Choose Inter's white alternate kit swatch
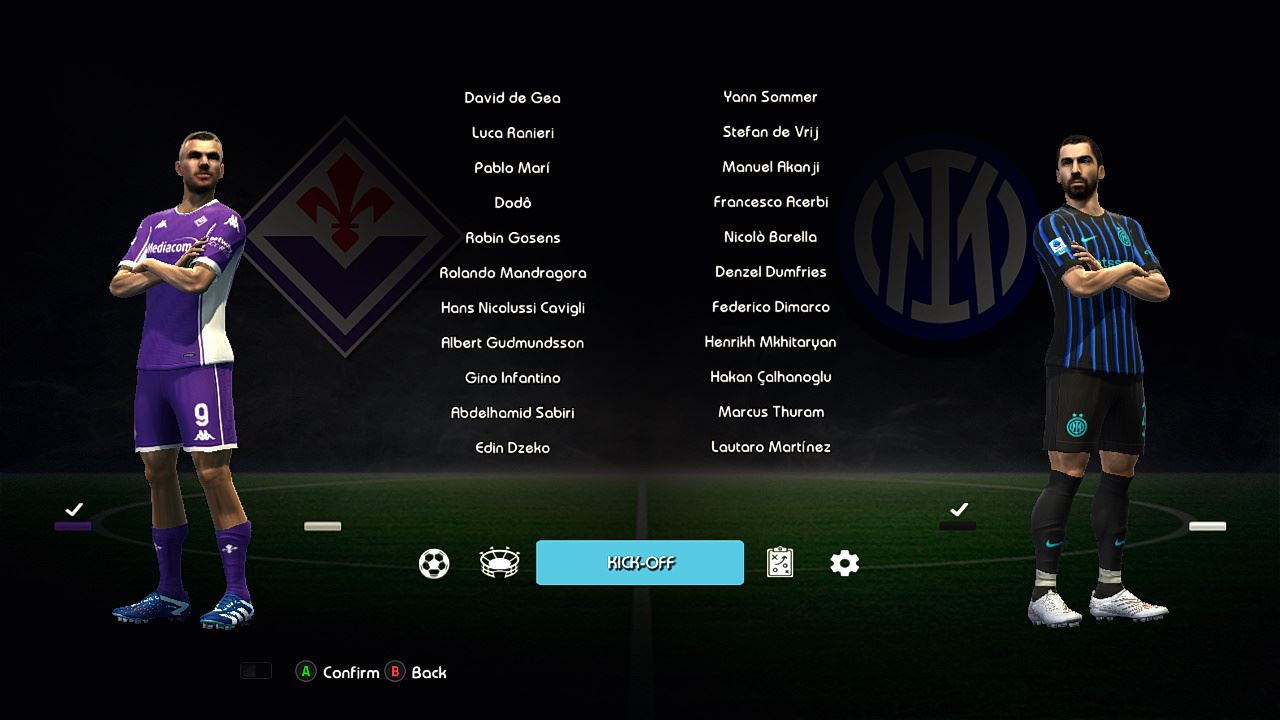Image resolution: width=1280 pixels, height=720 pixels. tap(1207, 526)
